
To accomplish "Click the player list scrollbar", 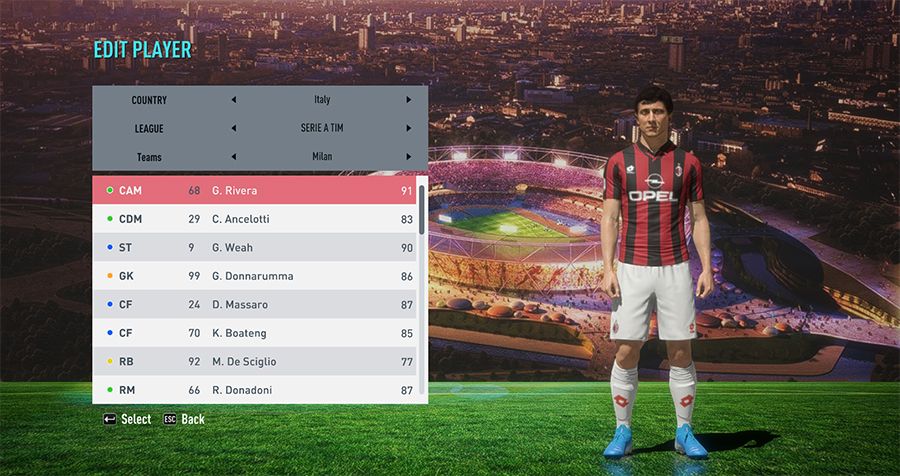I will pyautogui.click(x=422, y=290).
